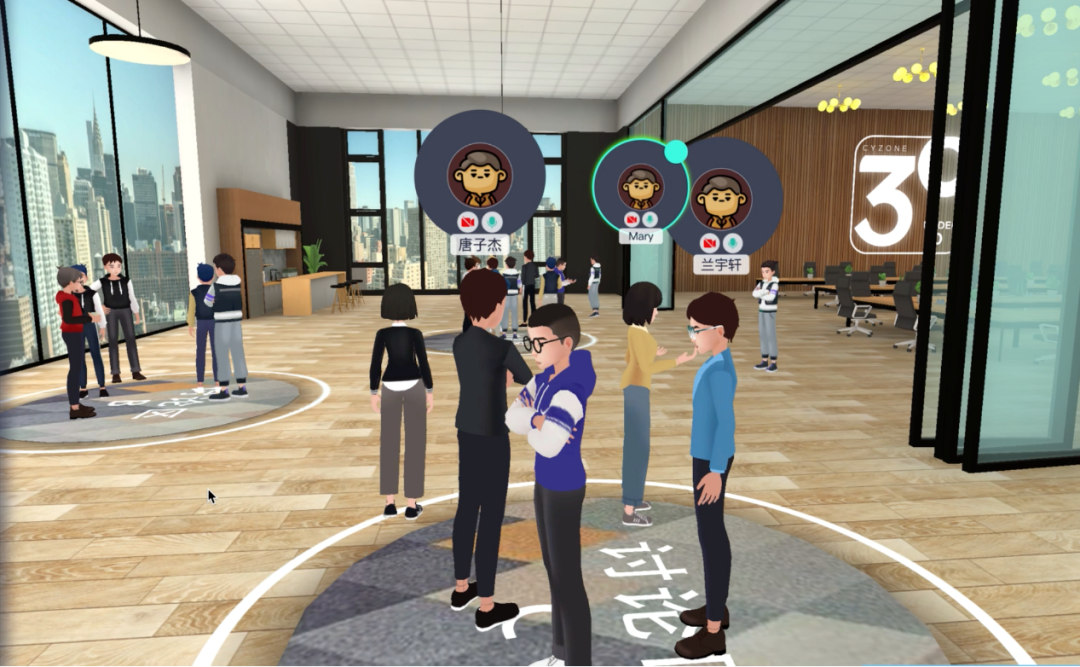
Task: Click the Mary name label
Action: pos(640,237)
